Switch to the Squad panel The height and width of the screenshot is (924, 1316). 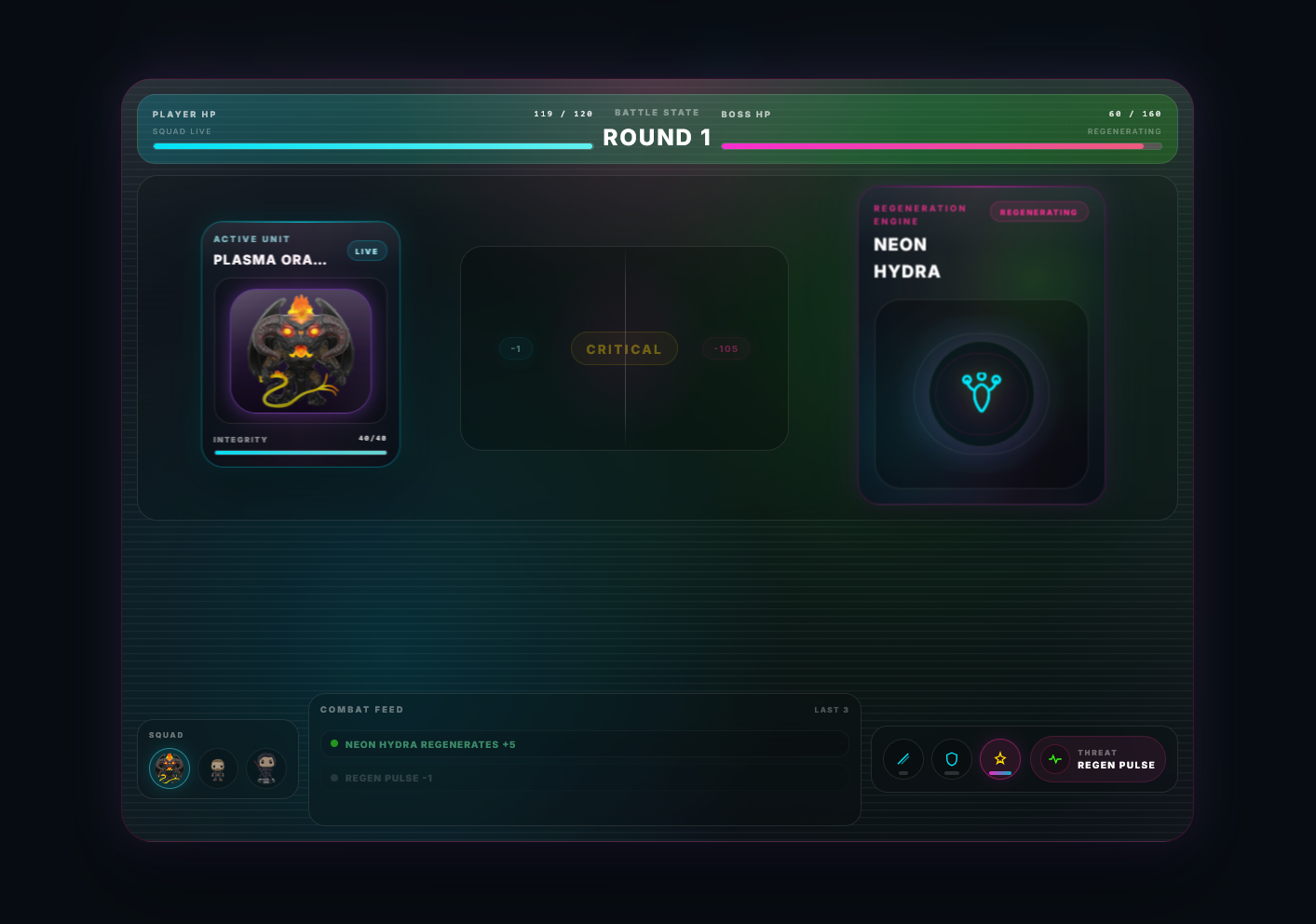click(x=166, y=735)
